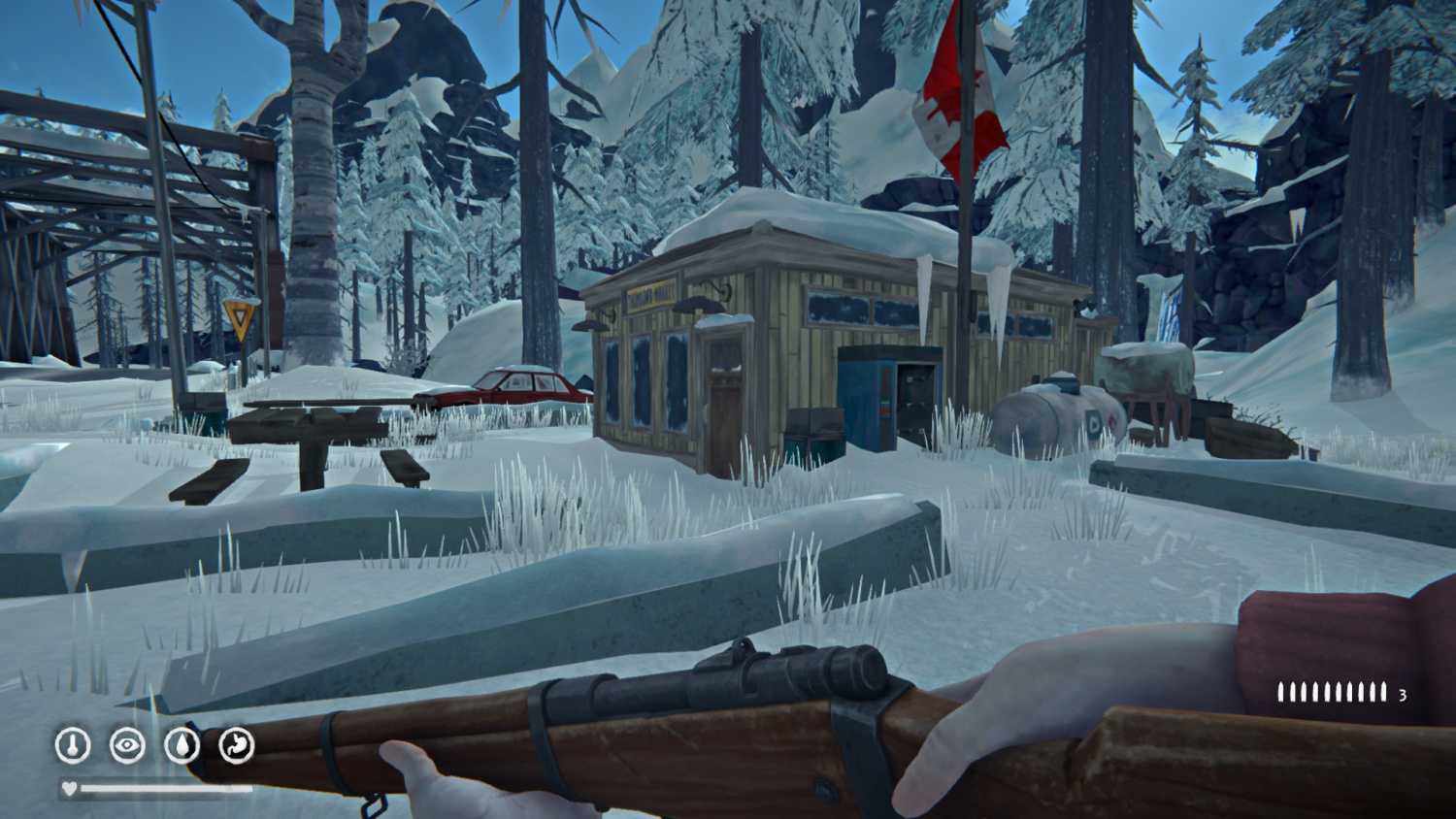Select the eye fatigue status icon
This screenshot has width=1456, height=819.
(x=127, y=745)
